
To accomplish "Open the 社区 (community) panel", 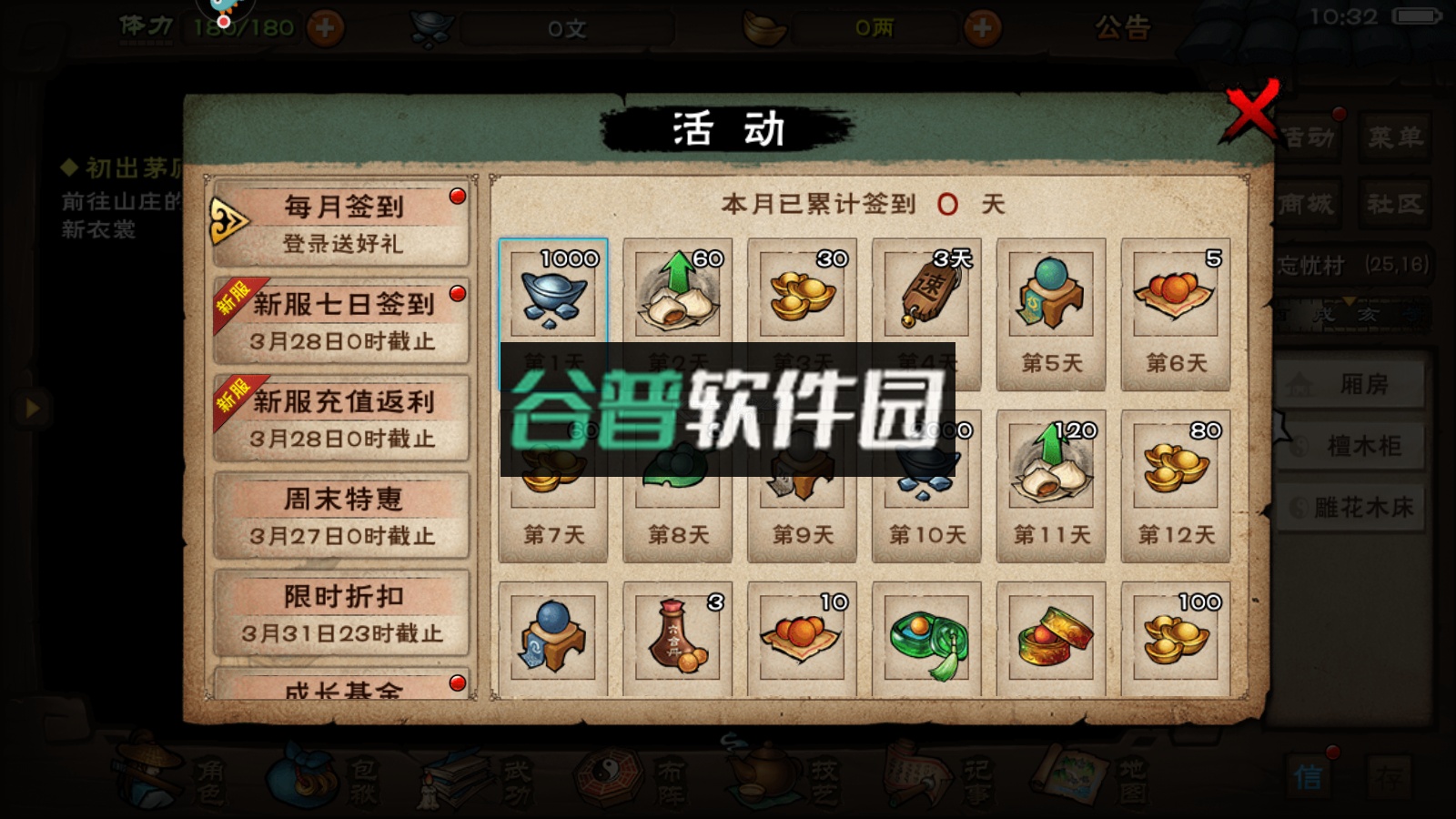I will click(x=1397, y=205).
